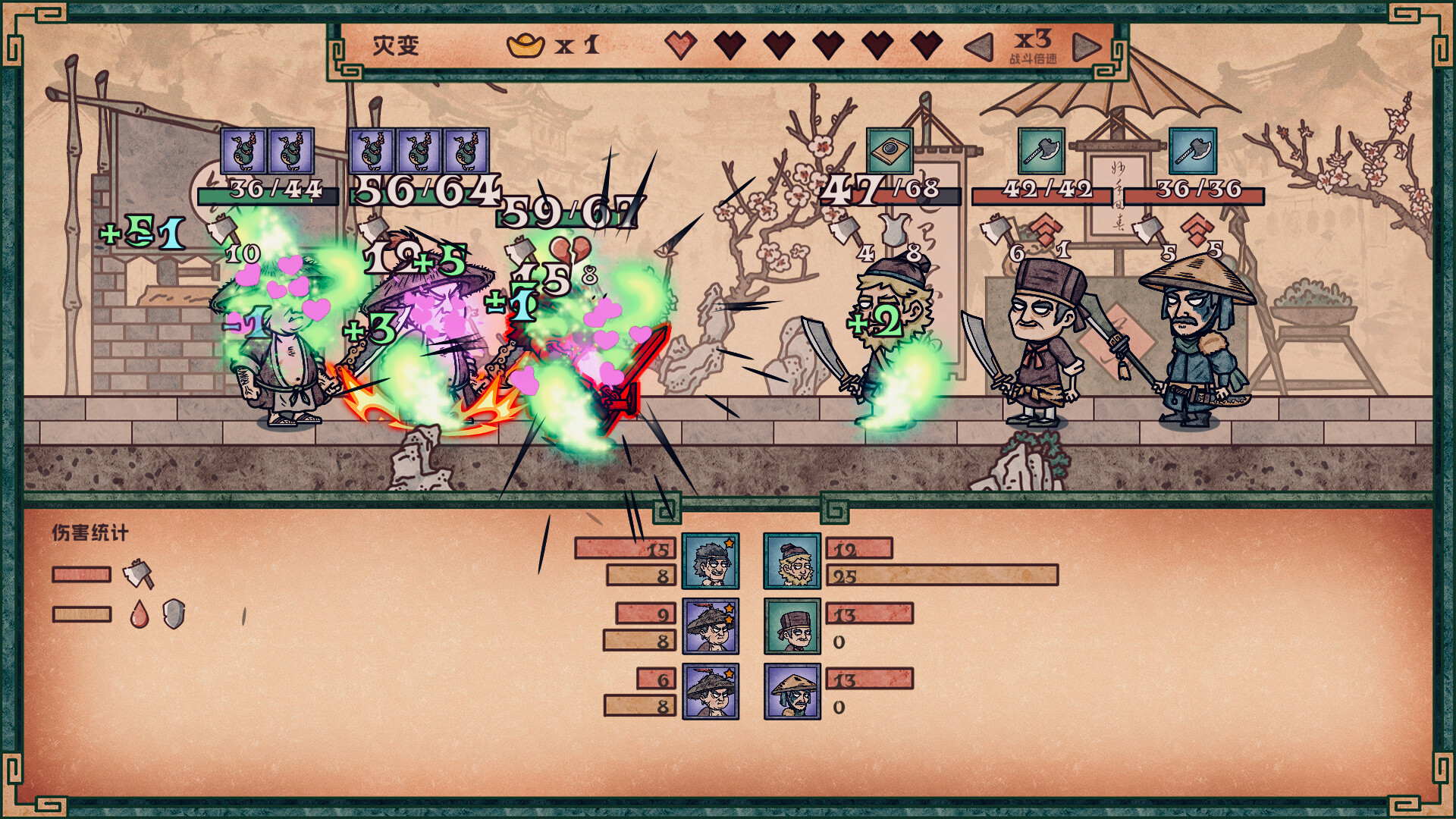Decrease battle speed with the left arrow
The width and height of the screenshot is (1456, 819).
pos(979,47)
